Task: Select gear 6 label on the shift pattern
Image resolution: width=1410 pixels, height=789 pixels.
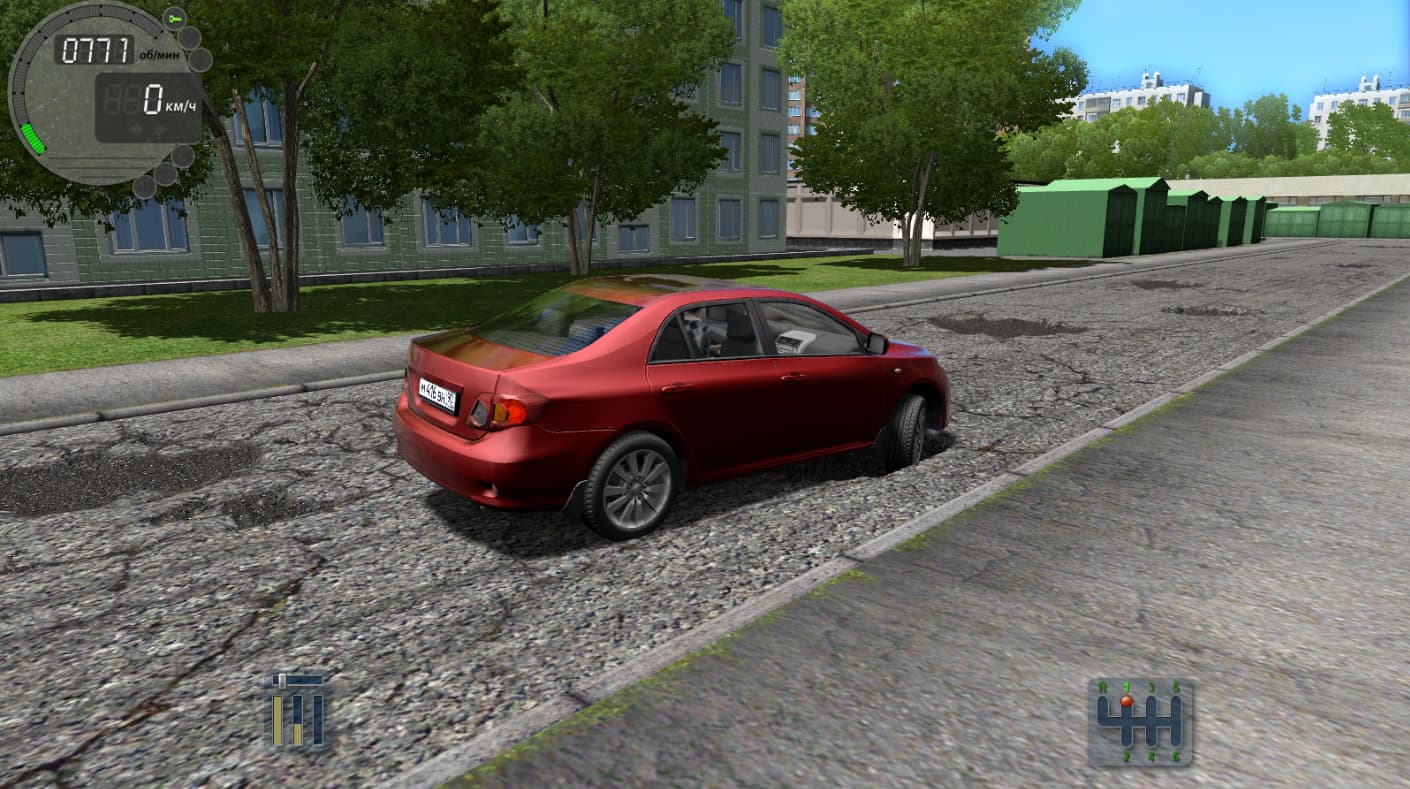Action: (x=1176, y=756)
